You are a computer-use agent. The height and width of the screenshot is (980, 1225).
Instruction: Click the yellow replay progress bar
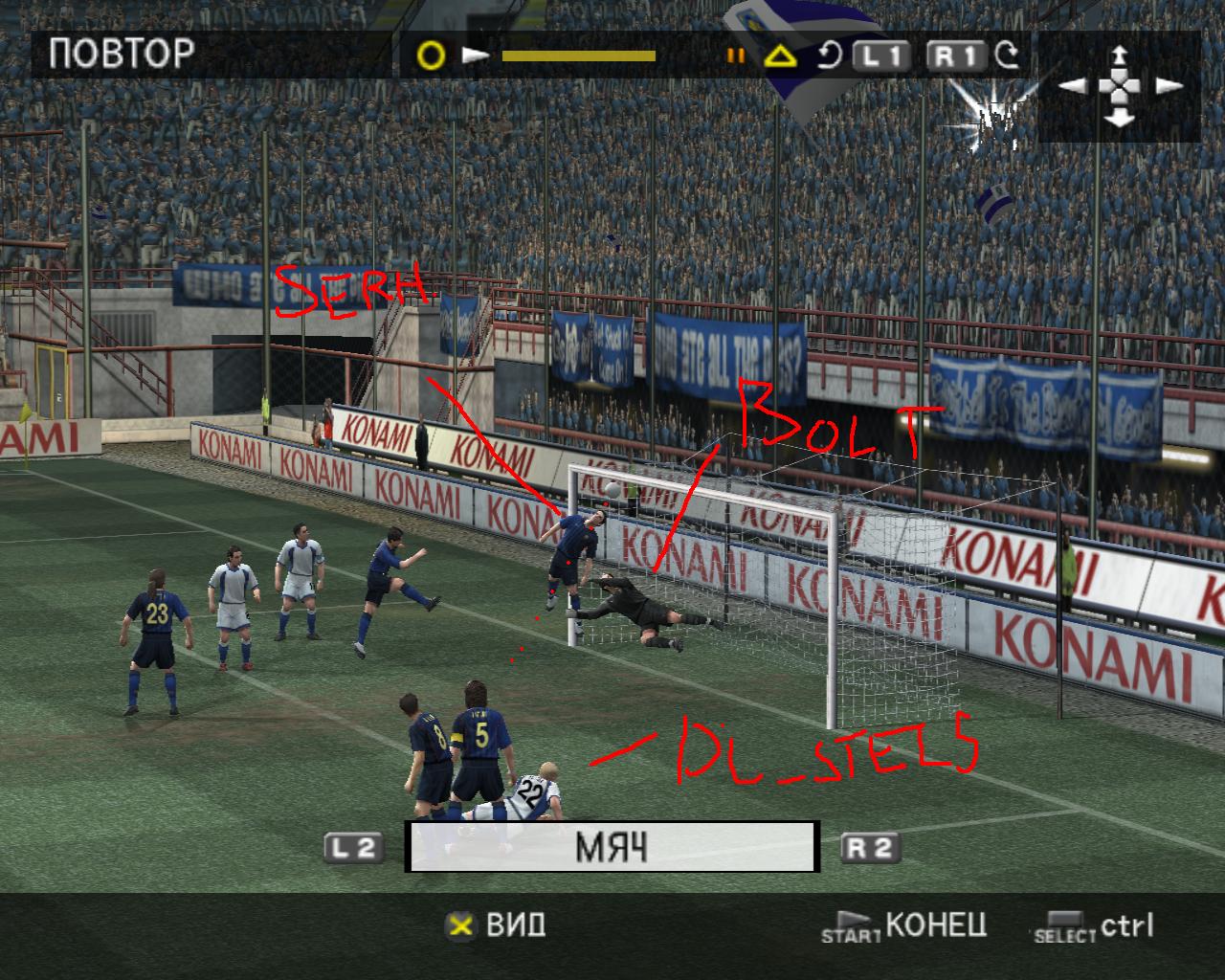coord(578,56)
